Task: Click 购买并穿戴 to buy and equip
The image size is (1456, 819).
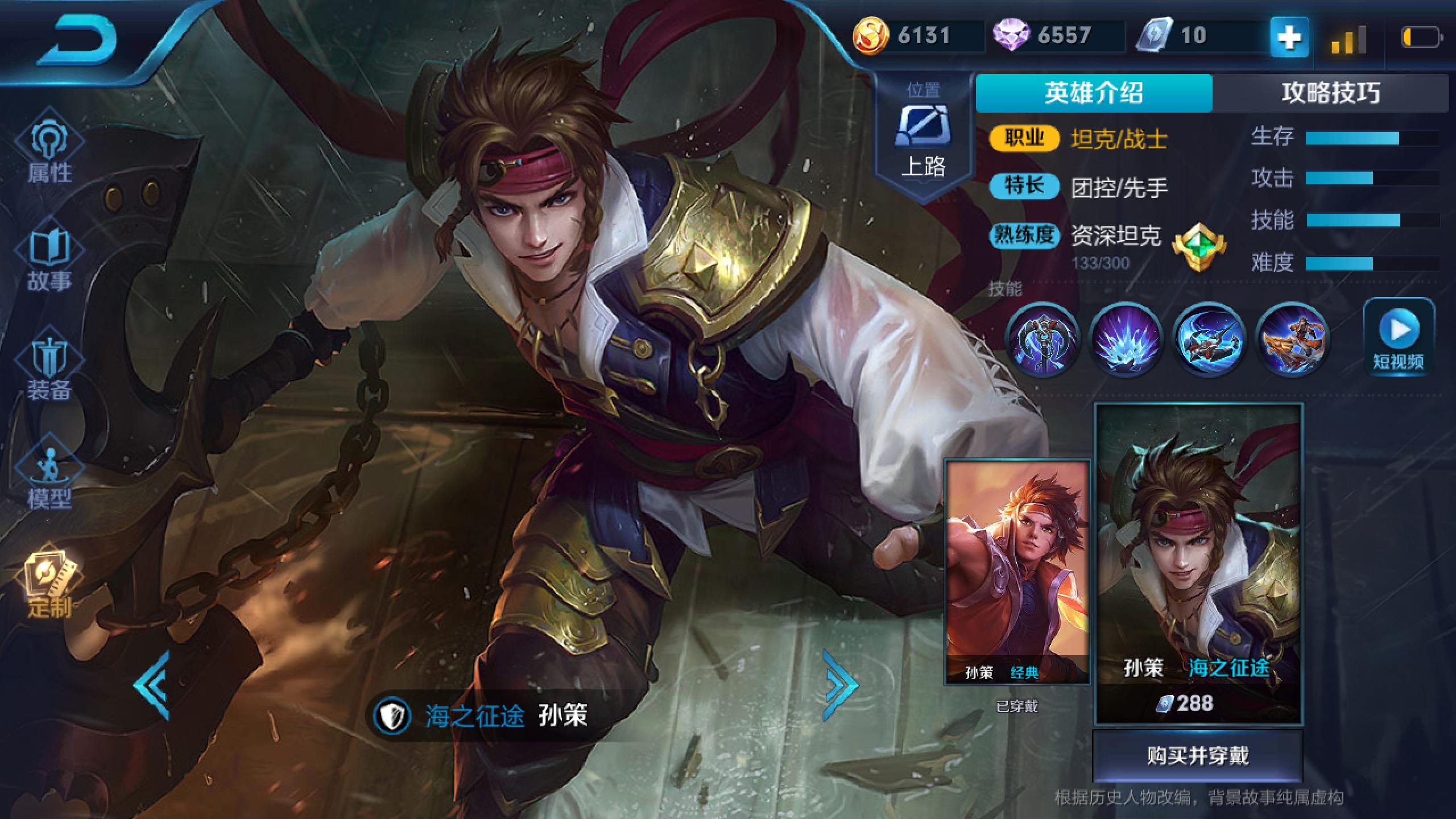Action: point(1198,756)
